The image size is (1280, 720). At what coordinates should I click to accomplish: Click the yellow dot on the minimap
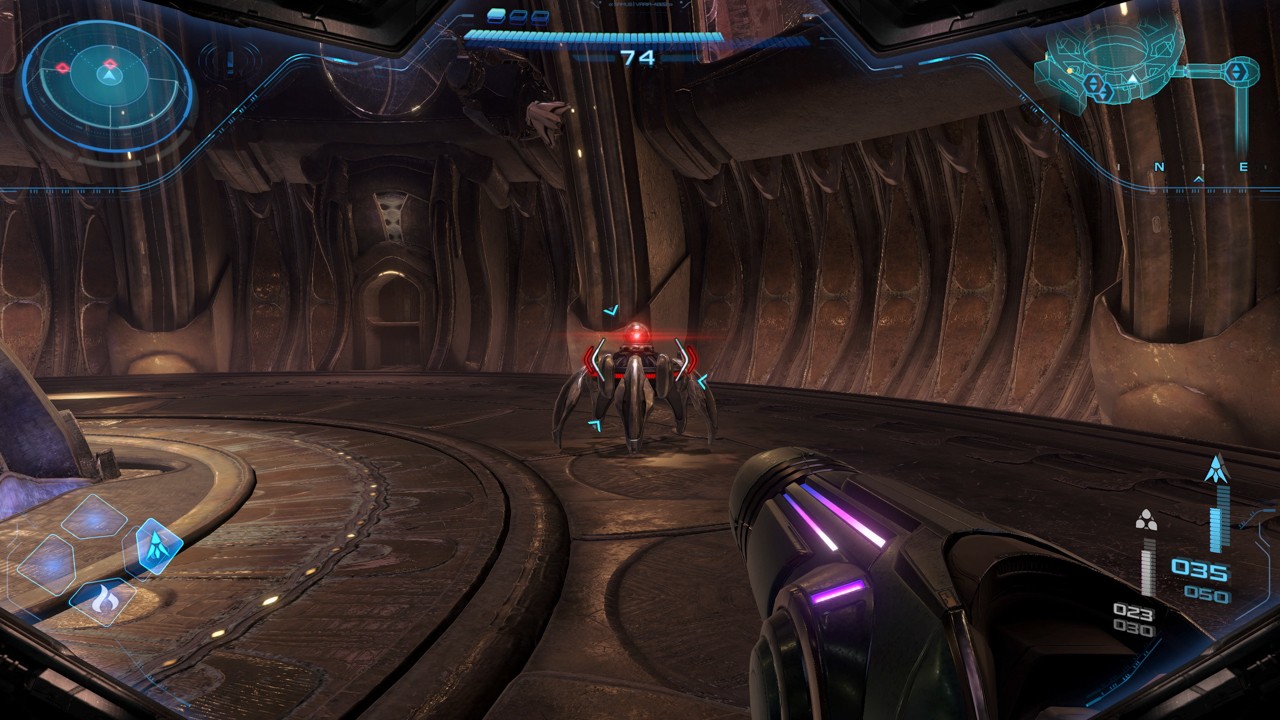tap(1069, 72)
